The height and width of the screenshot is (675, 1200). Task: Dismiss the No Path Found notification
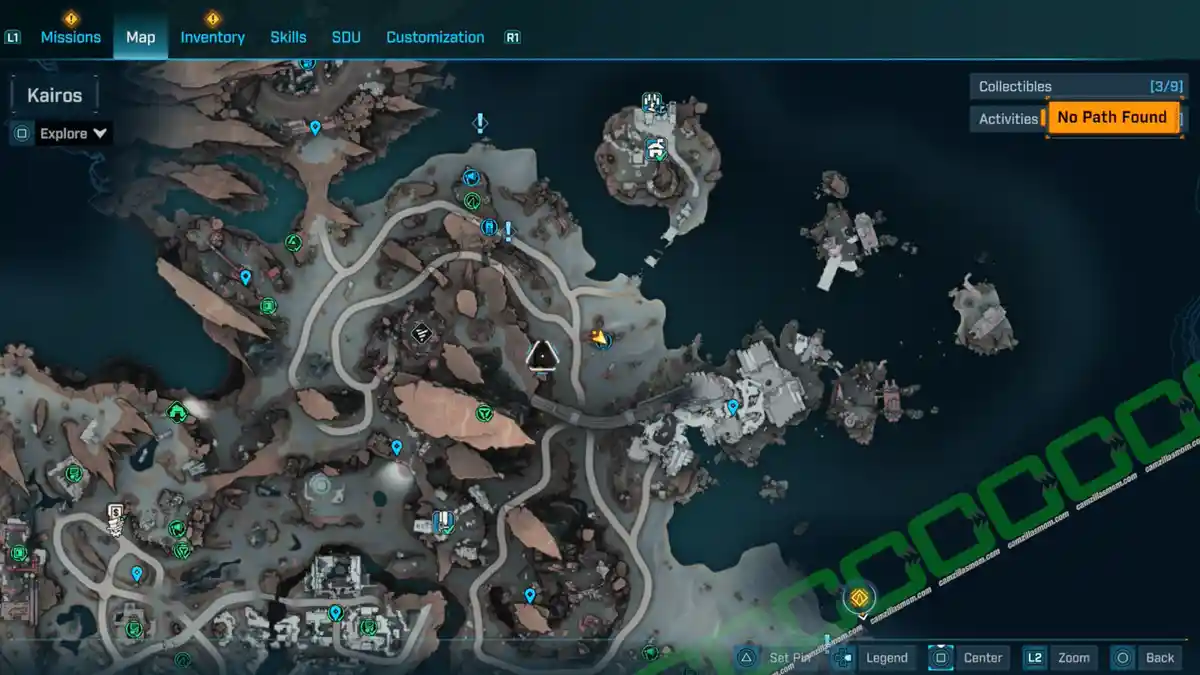pyautogui.click(x=1111, y=117)
